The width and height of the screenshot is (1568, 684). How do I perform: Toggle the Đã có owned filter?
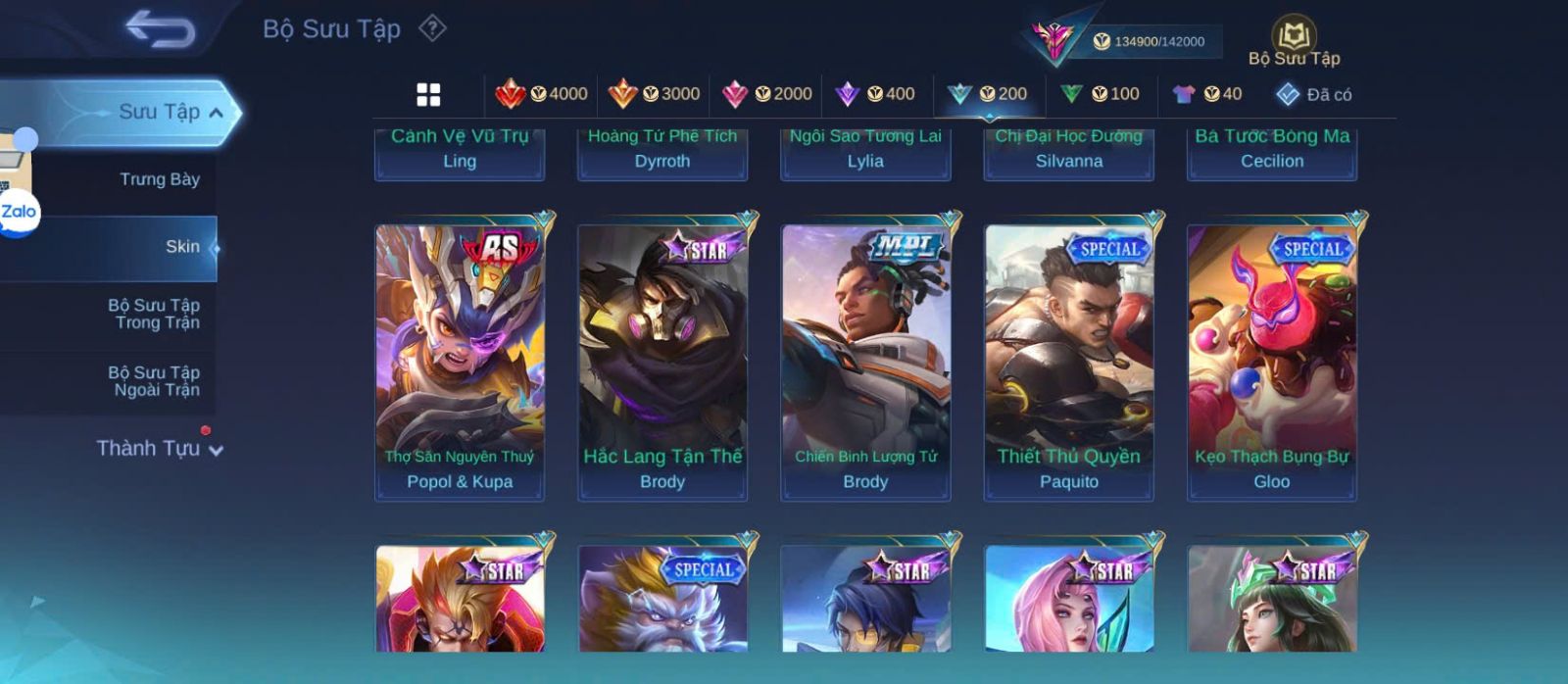coord(1313,94)
